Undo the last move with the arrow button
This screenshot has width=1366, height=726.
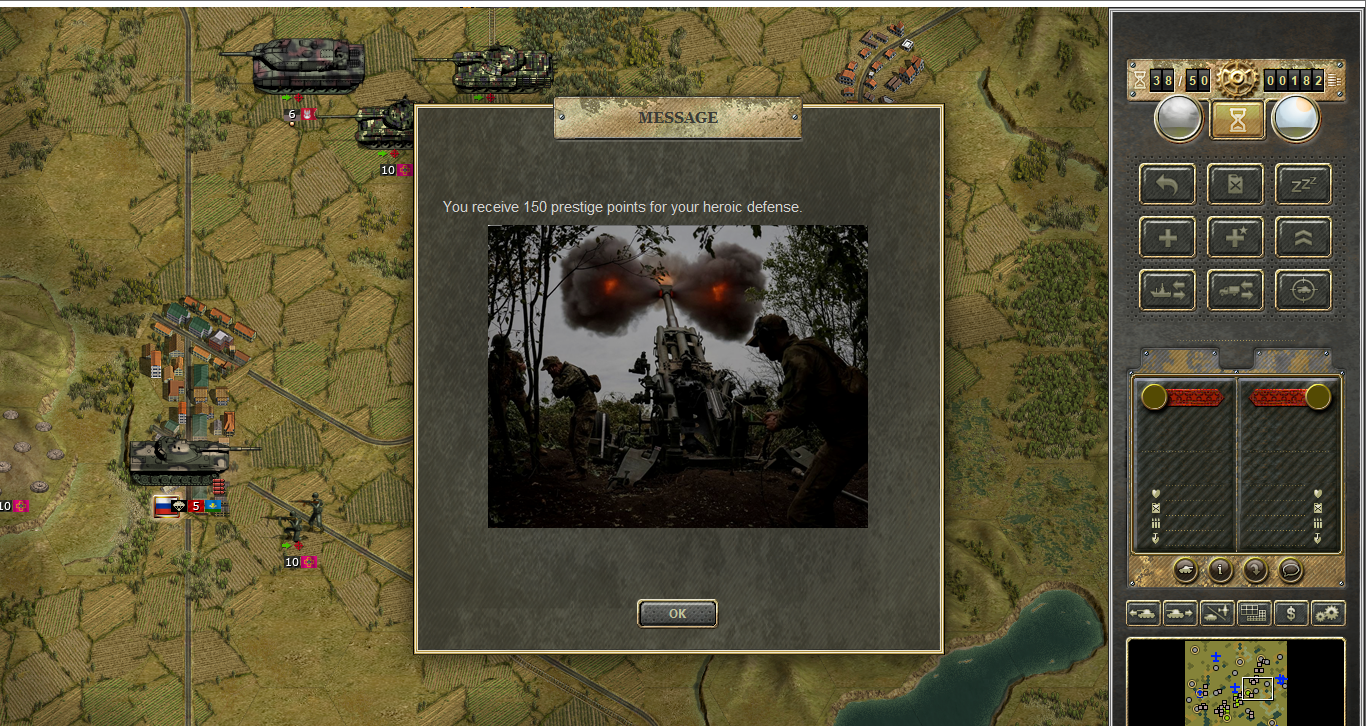1166,184
